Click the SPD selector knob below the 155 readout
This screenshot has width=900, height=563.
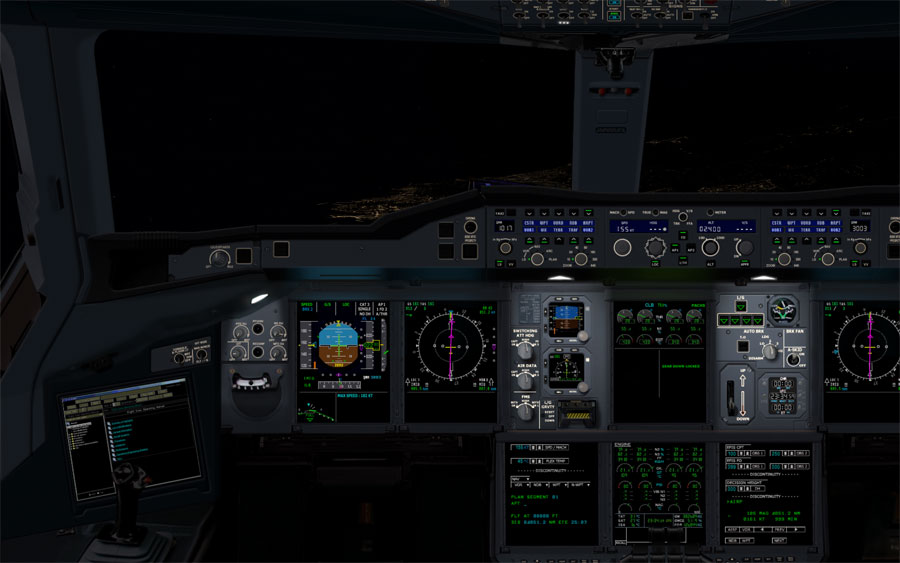pos(622,247)
